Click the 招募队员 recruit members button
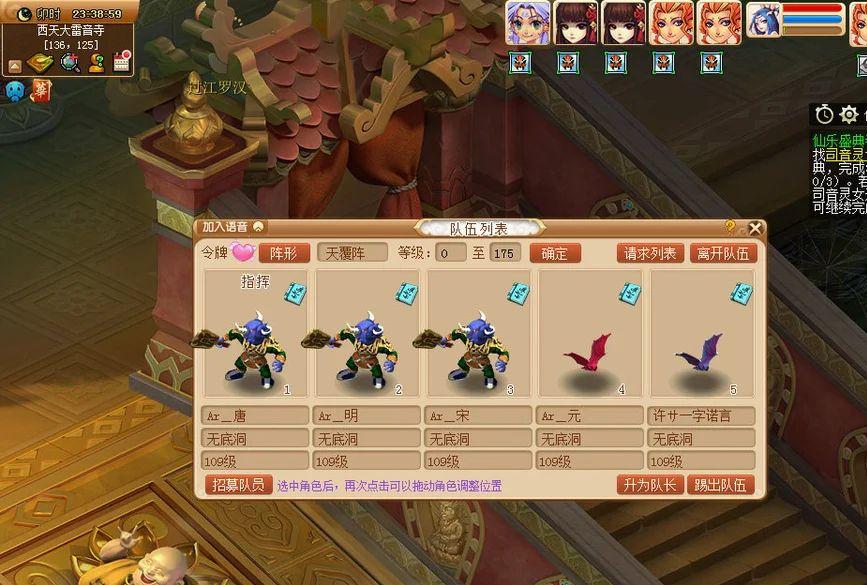This screenshot has height=585, width=867. 238,485
